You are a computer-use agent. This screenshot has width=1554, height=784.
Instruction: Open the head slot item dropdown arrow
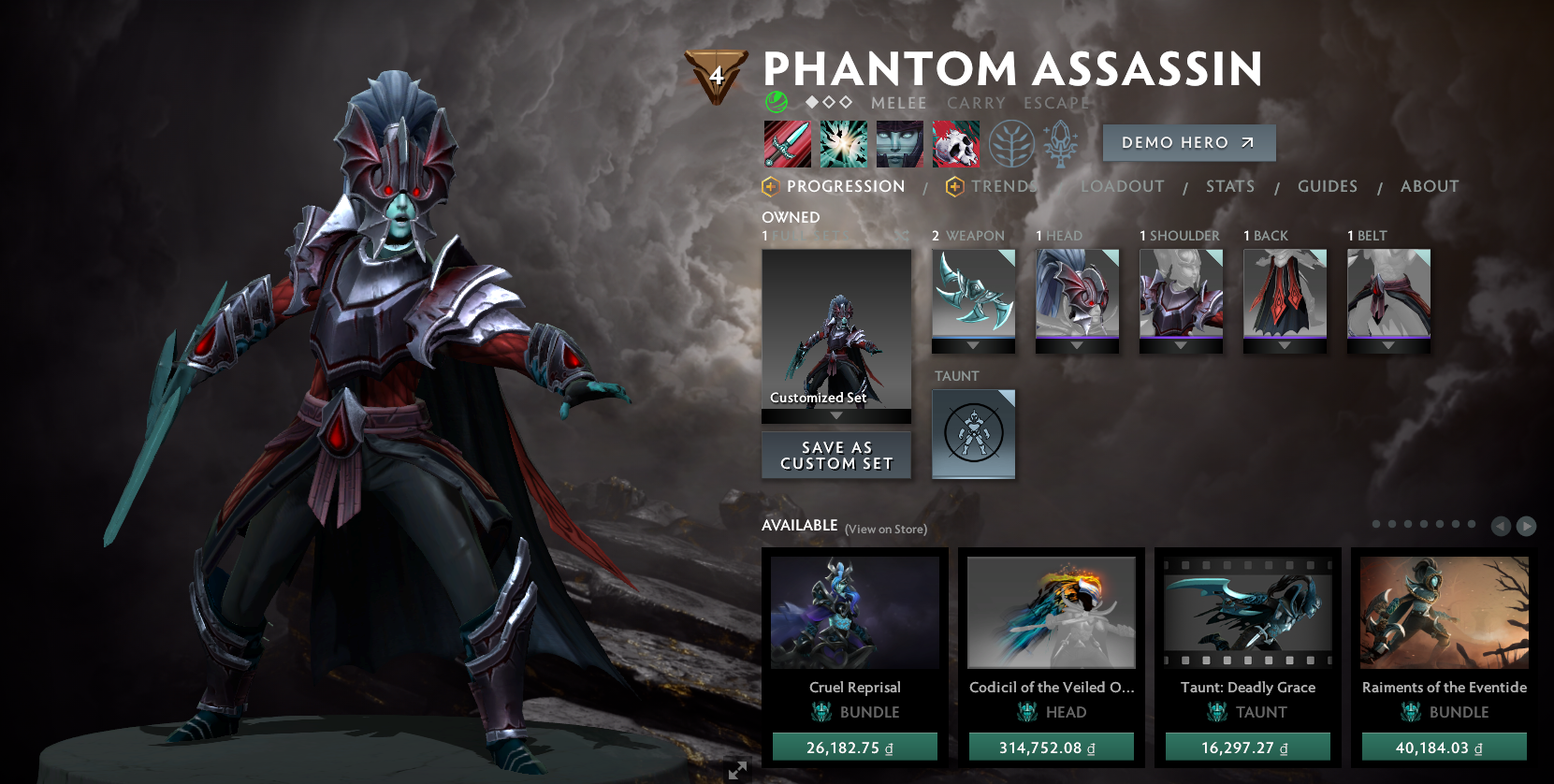click(1077, 344)
